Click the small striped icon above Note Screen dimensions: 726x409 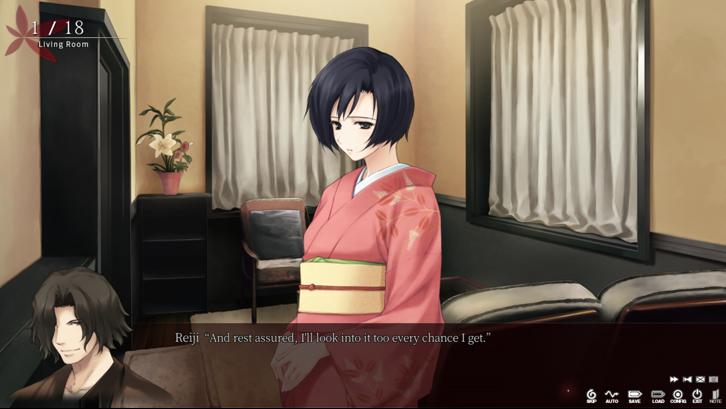click(x=713, y=379)
